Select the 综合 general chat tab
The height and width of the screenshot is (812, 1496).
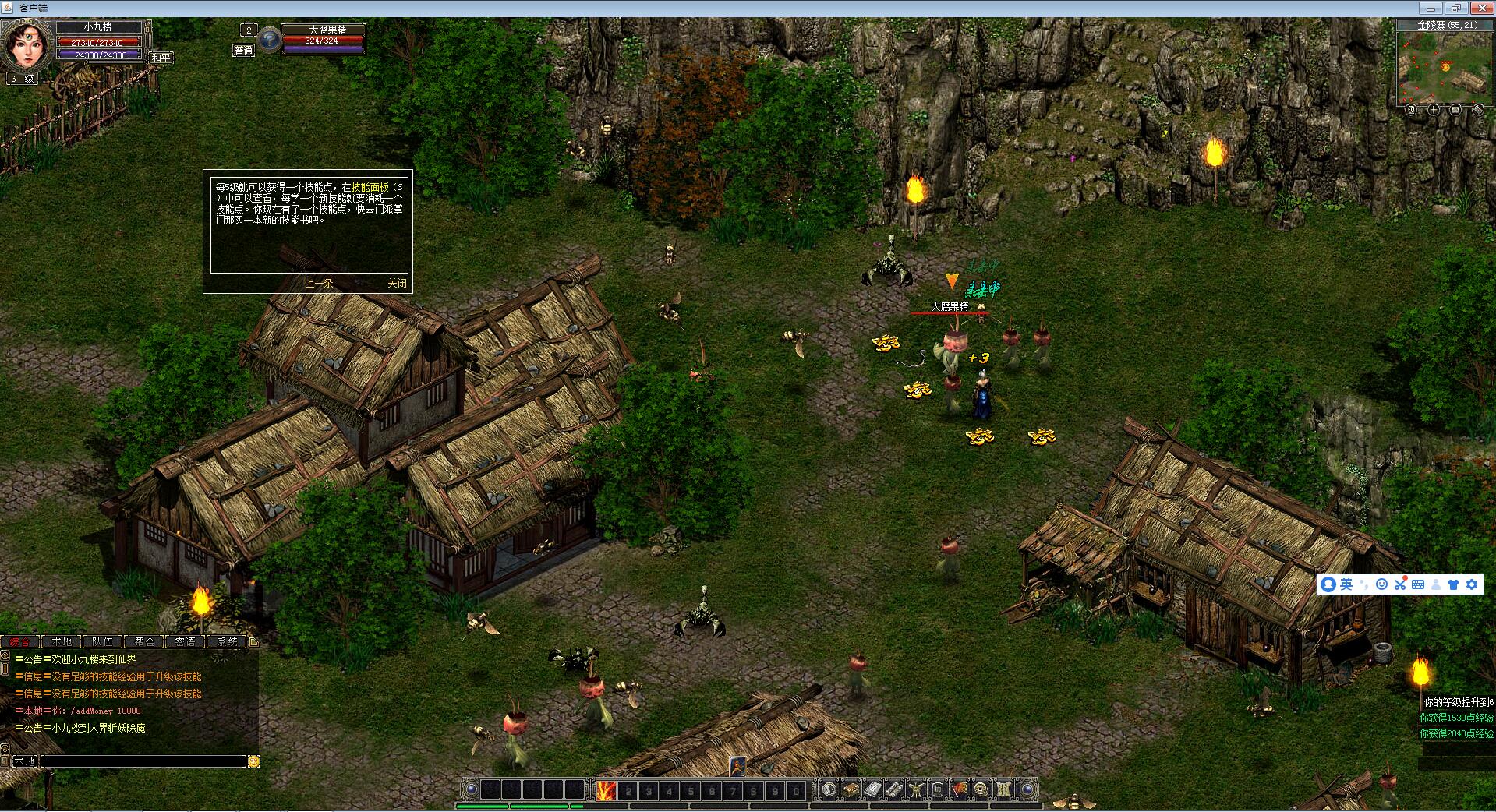20,641
